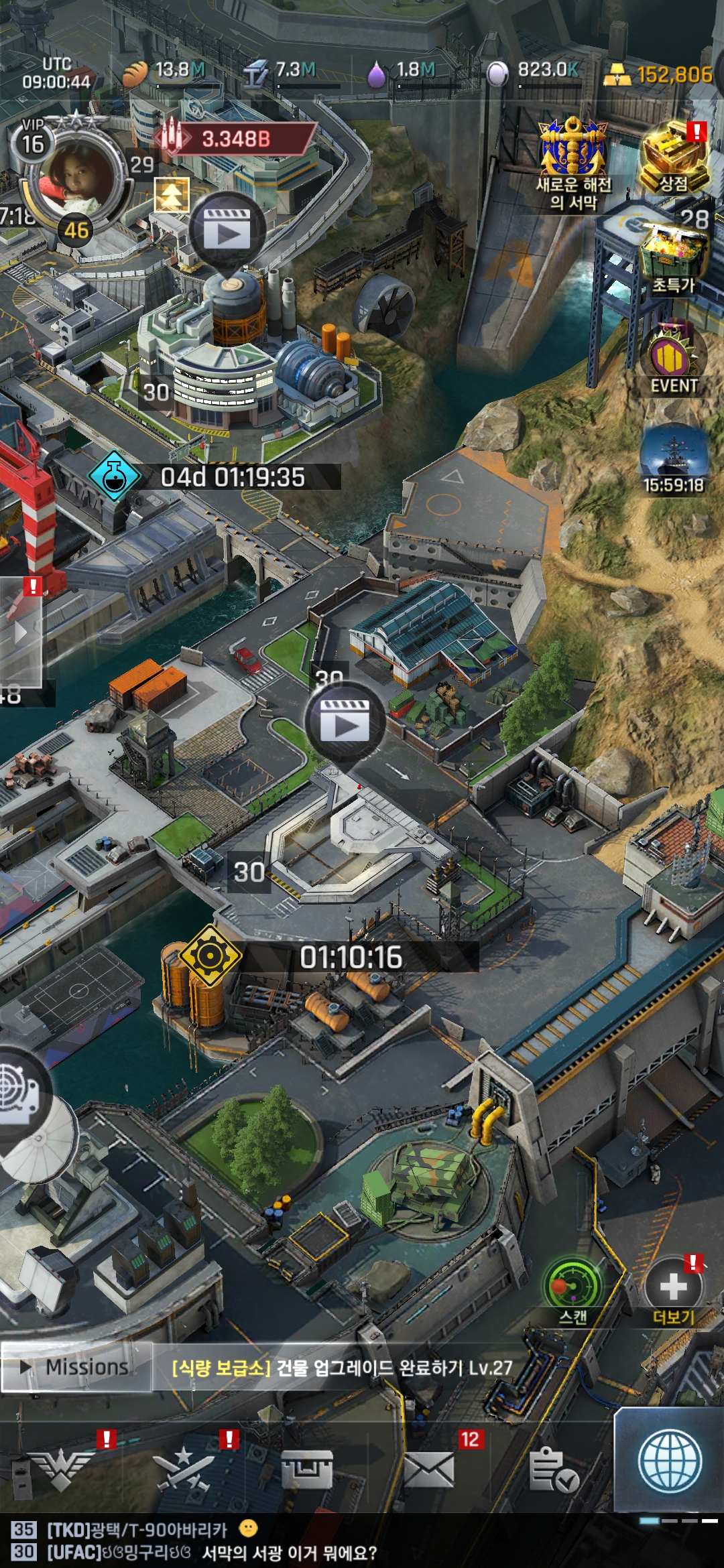
Task: Open the 식량 보급소 upgrade mission
Action: pyautogui.click(x=342, y=1368)
